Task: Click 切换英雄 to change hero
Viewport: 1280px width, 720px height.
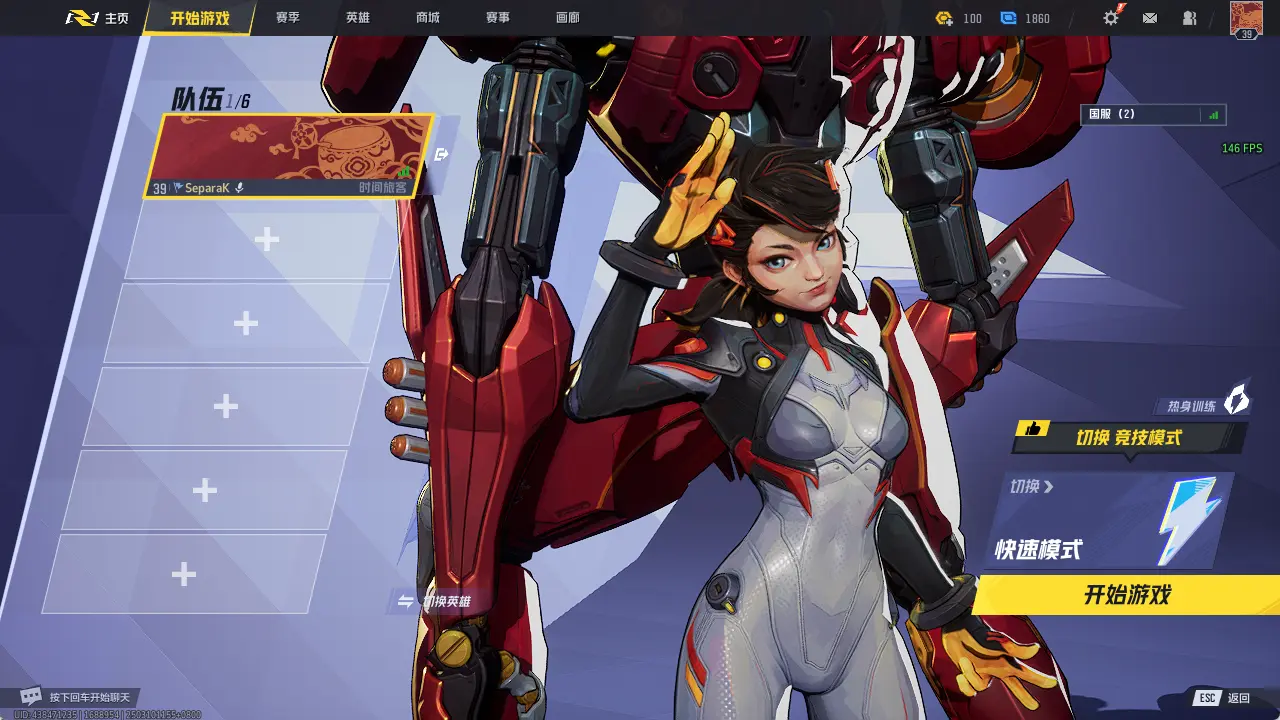Action: 435,601
